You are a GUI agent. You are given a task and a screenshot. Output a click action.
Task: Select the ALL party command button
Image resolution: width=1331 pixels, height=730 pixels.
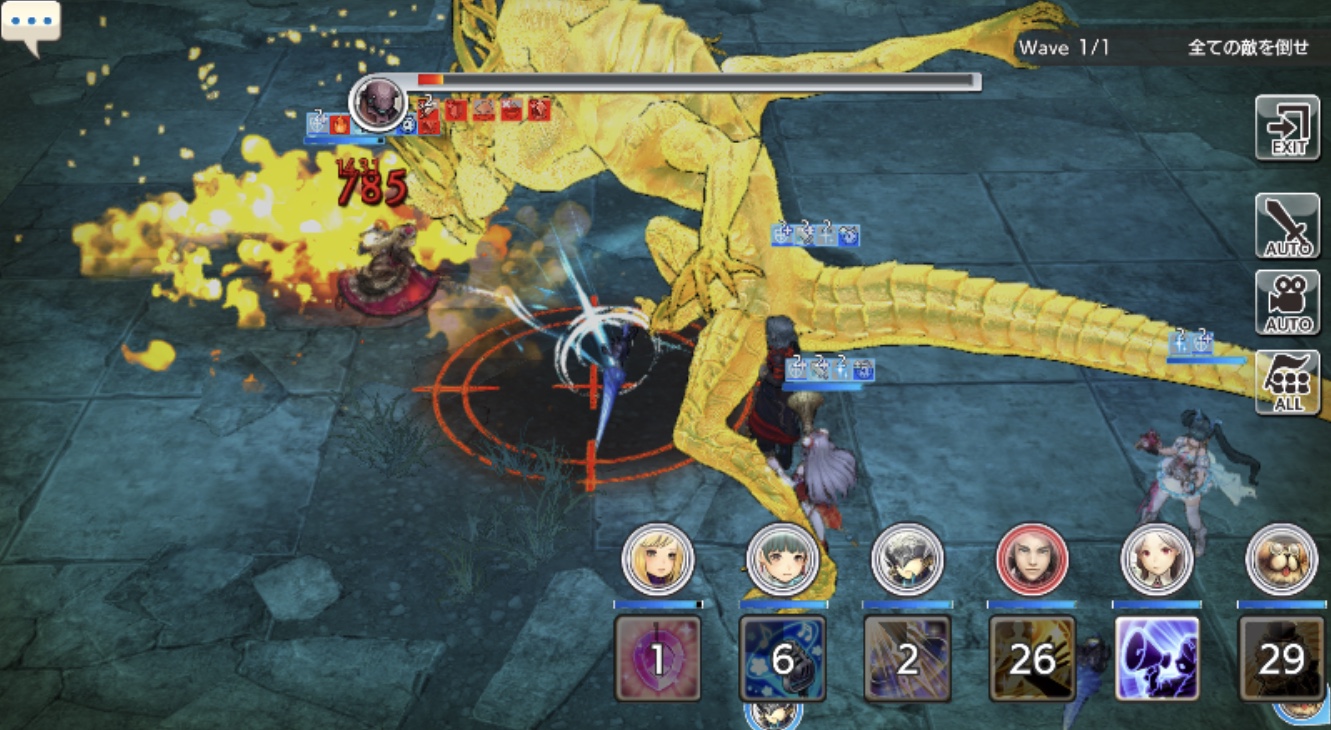tap(1287, 382)
